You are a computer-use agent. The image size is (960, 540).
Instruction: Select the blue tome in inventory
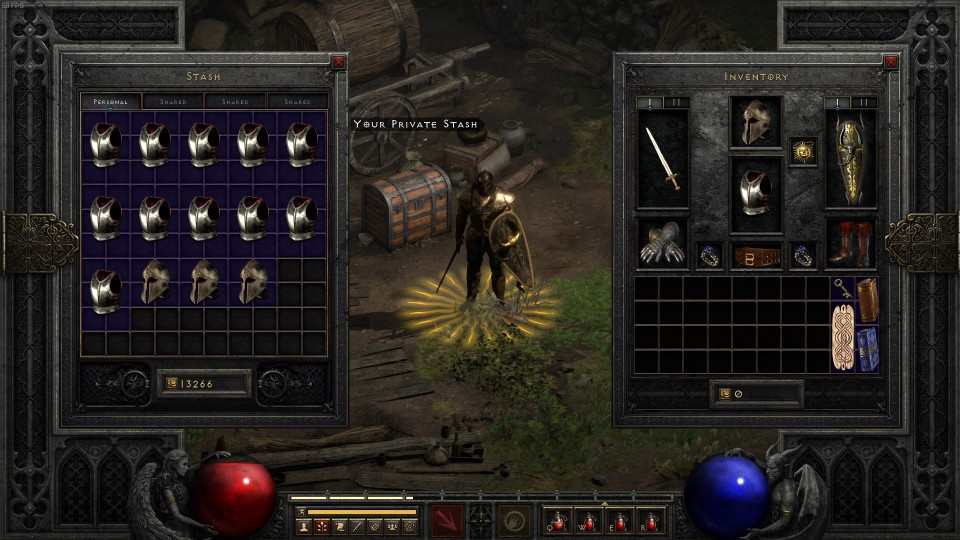(x=867, y=349)
